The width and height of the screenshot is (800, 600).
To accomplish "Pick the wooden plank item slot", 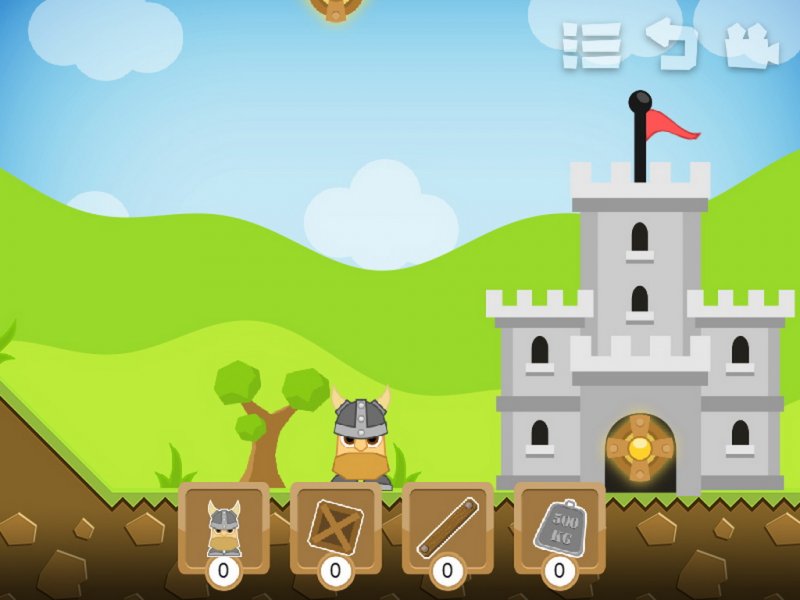I will 447,527.
